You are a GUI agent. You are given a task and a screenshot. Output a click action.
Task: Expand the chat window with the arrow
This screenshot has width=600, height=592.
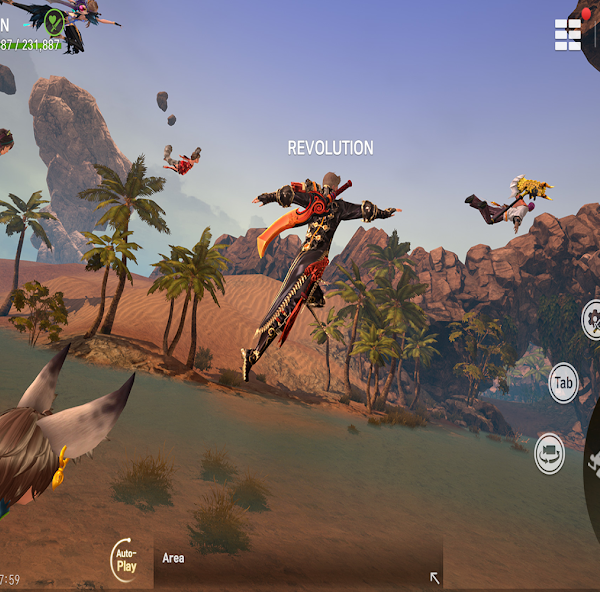(434, 577)
